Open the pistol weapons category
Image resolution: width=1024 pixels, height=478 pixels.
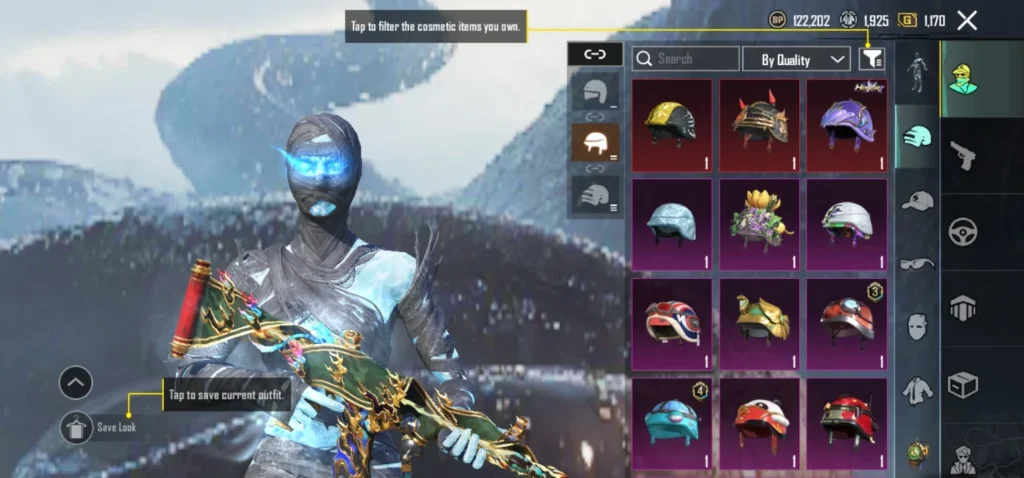963,154
